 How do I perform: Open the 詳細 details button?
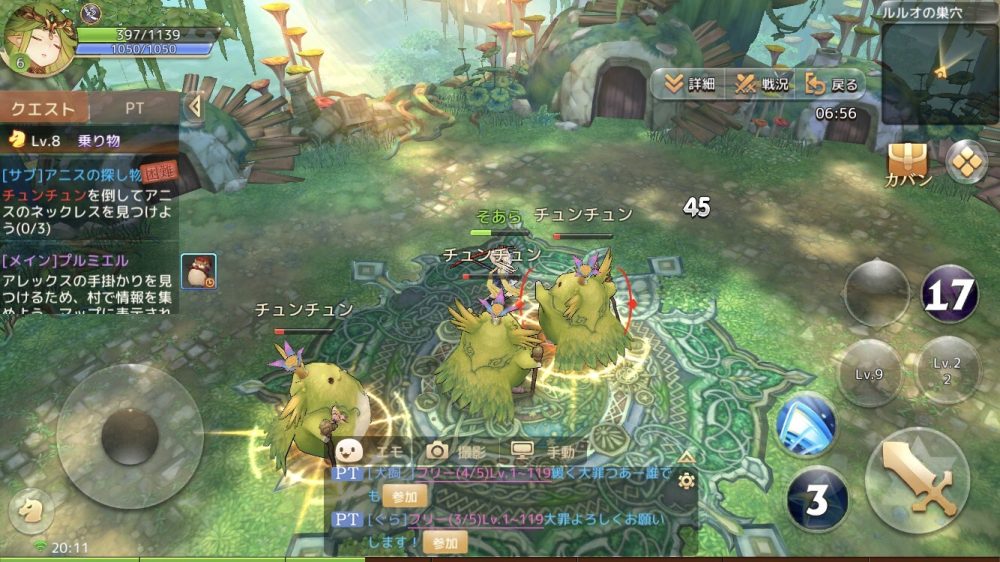(689, 84)
